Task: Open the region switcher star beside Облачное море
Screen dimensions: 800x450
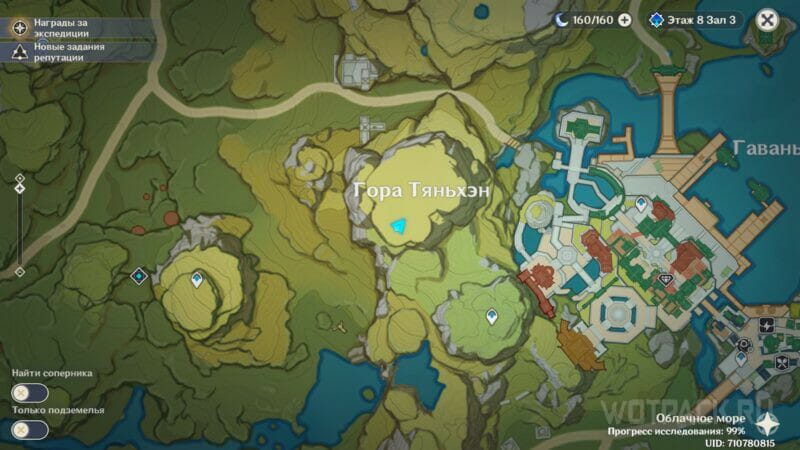Action: pos(767,420)
